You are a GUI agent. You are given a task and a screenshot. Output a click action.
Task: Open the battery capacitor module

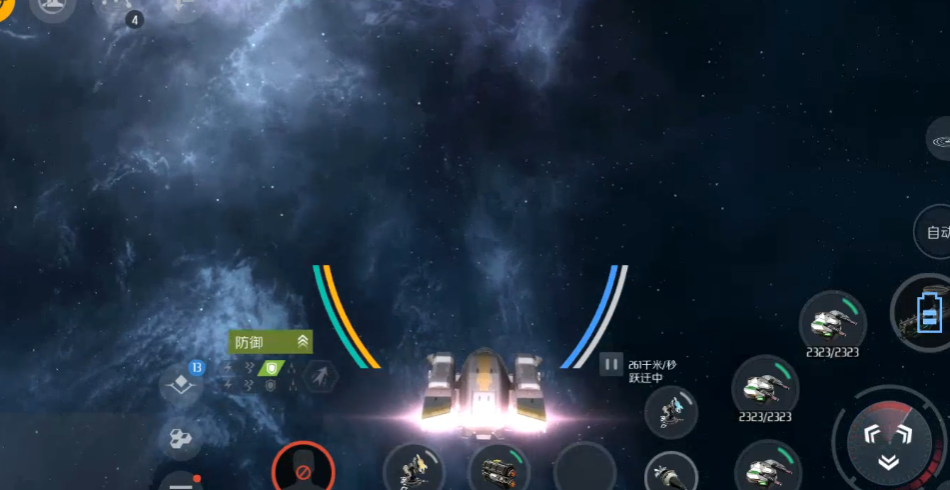927,317
